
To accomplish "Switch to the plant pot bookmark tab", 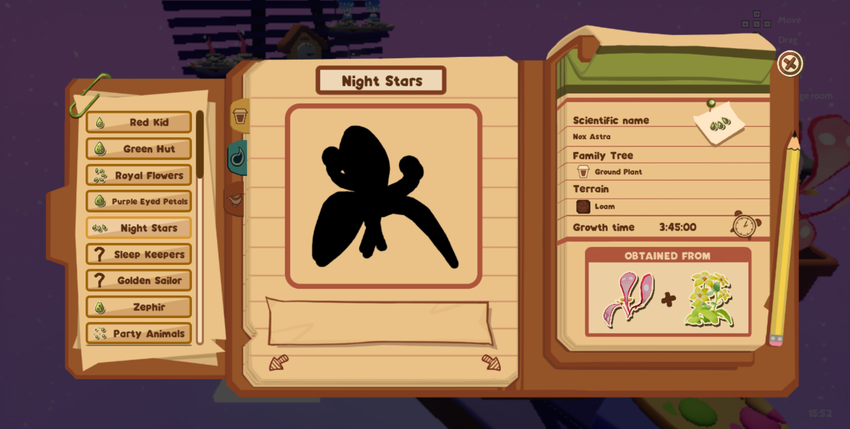I will tap(240, 117).
